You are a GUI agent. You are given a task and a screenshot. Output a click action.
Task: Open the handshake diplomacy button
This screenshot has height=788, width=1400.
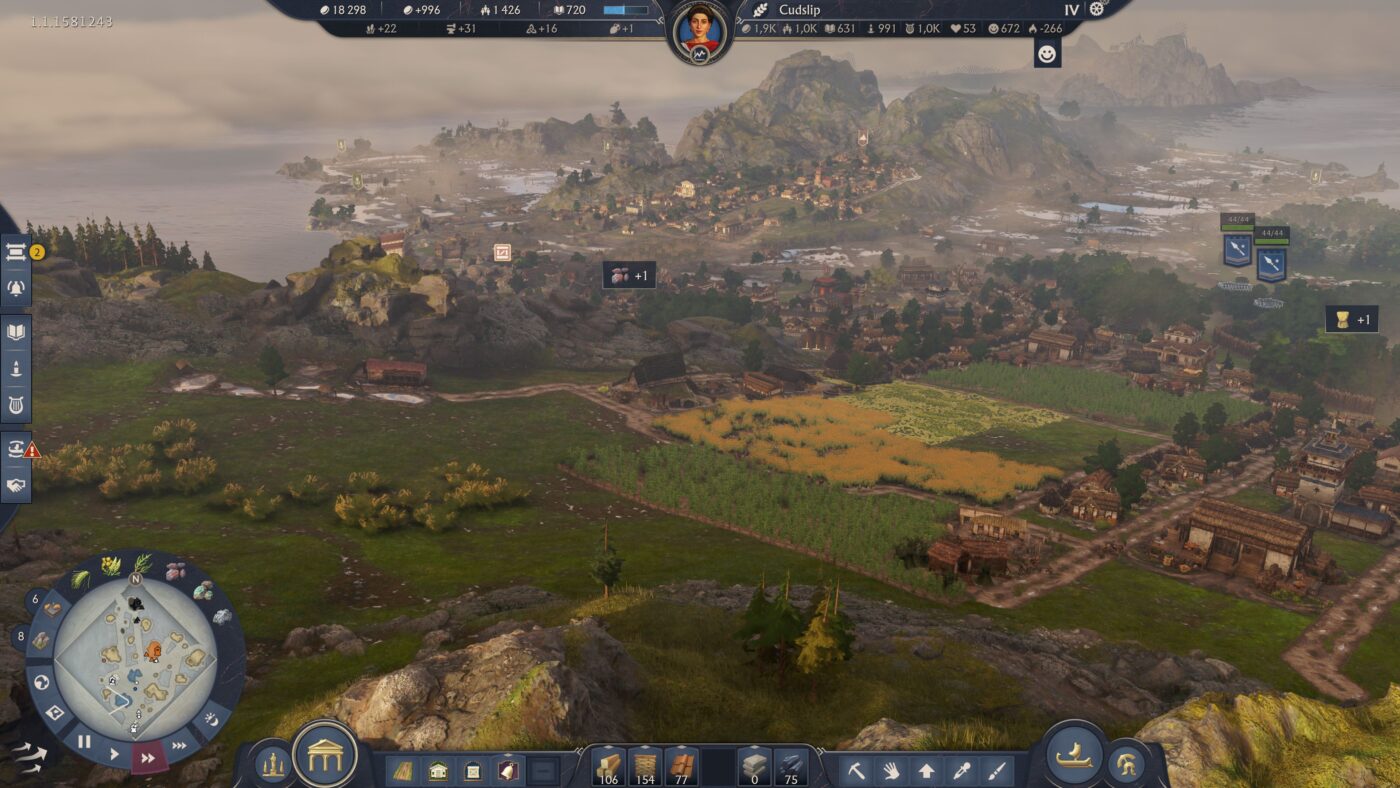pos(17,486)
